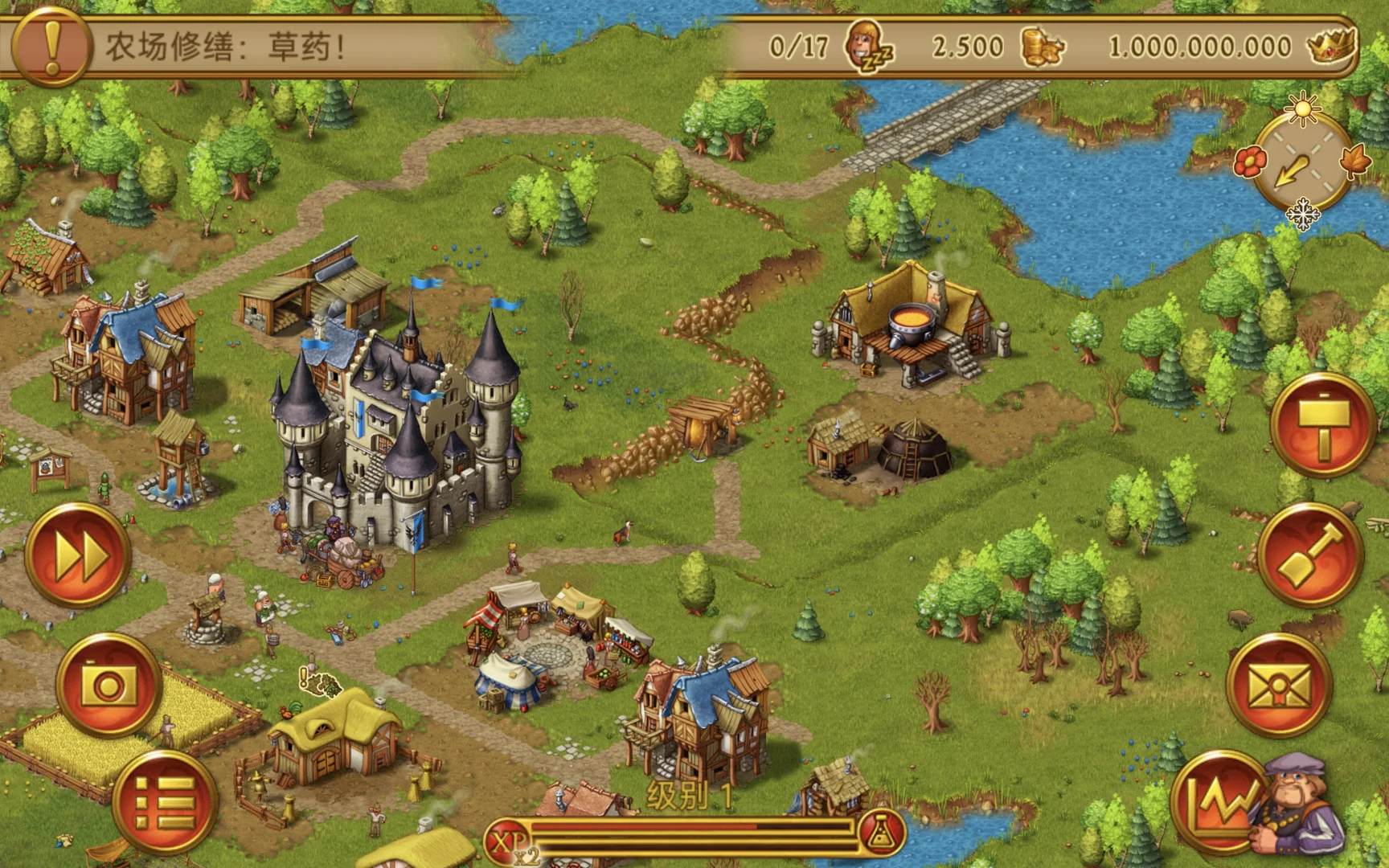Image resolution: width=1389 pixels, height=868 pixels.
Task: Select the shovel demolish tool
Action: pyautogui.click(x=1311, y=555)
